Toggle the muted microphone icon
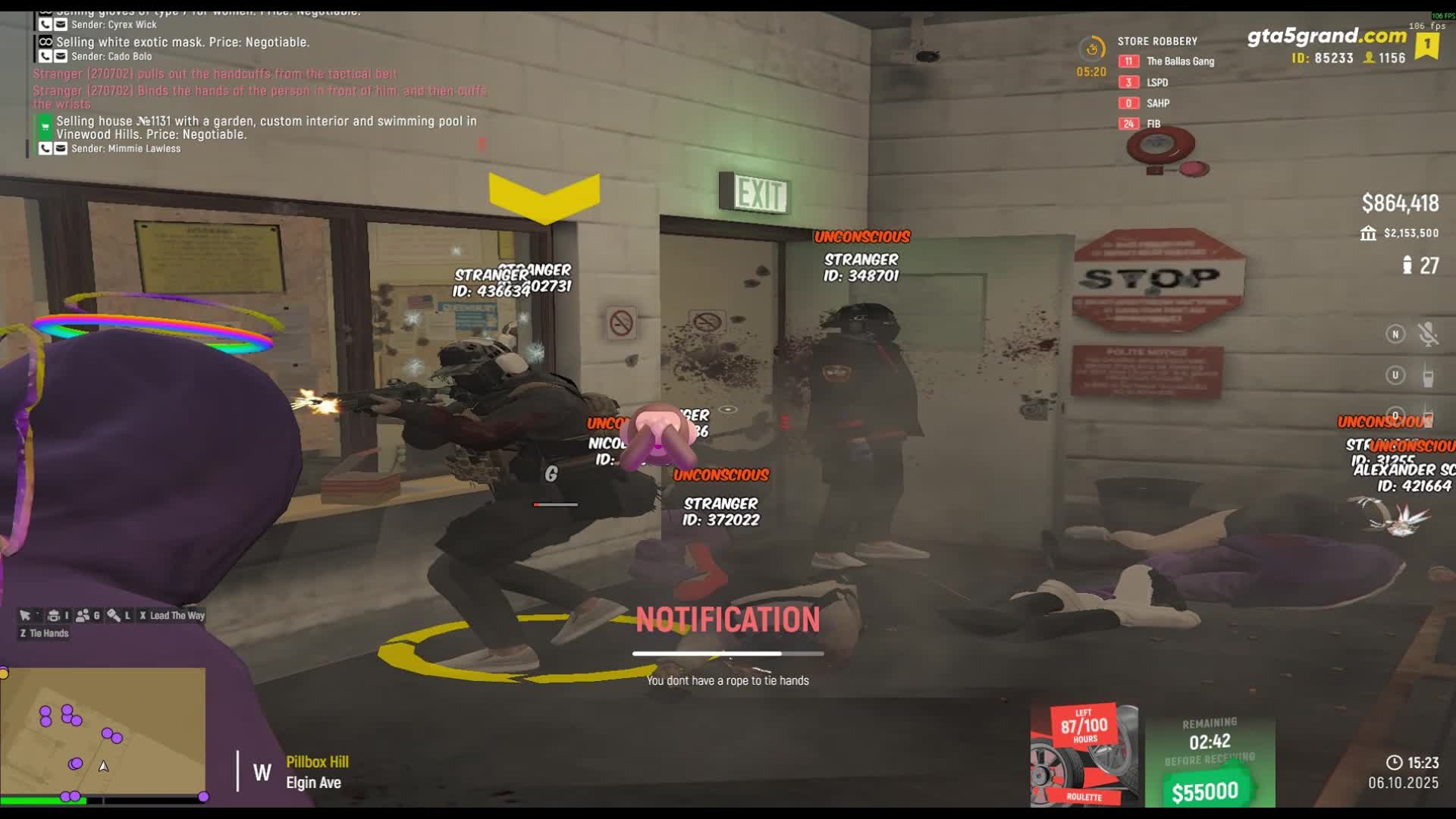Image resolution: width=1456 pixels, height=819 pixels. (1428, 334)
